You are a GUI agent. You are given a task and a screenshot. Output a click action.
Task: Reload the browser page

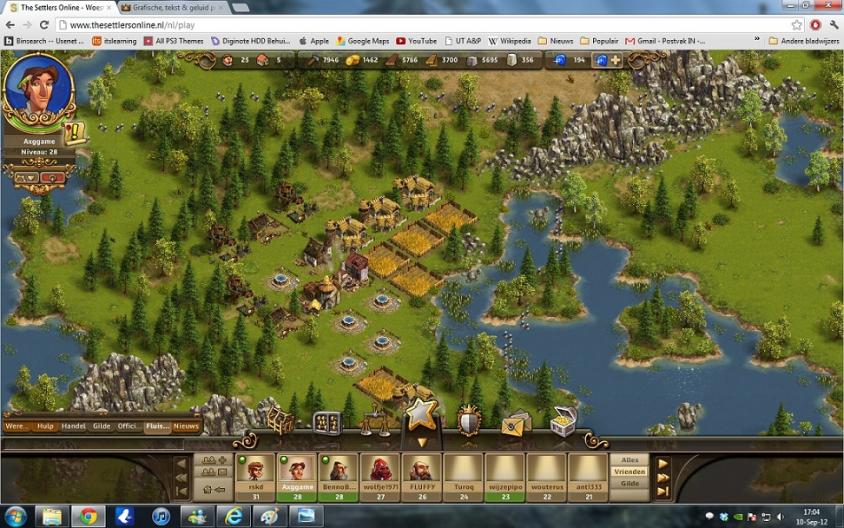point(44,24)
